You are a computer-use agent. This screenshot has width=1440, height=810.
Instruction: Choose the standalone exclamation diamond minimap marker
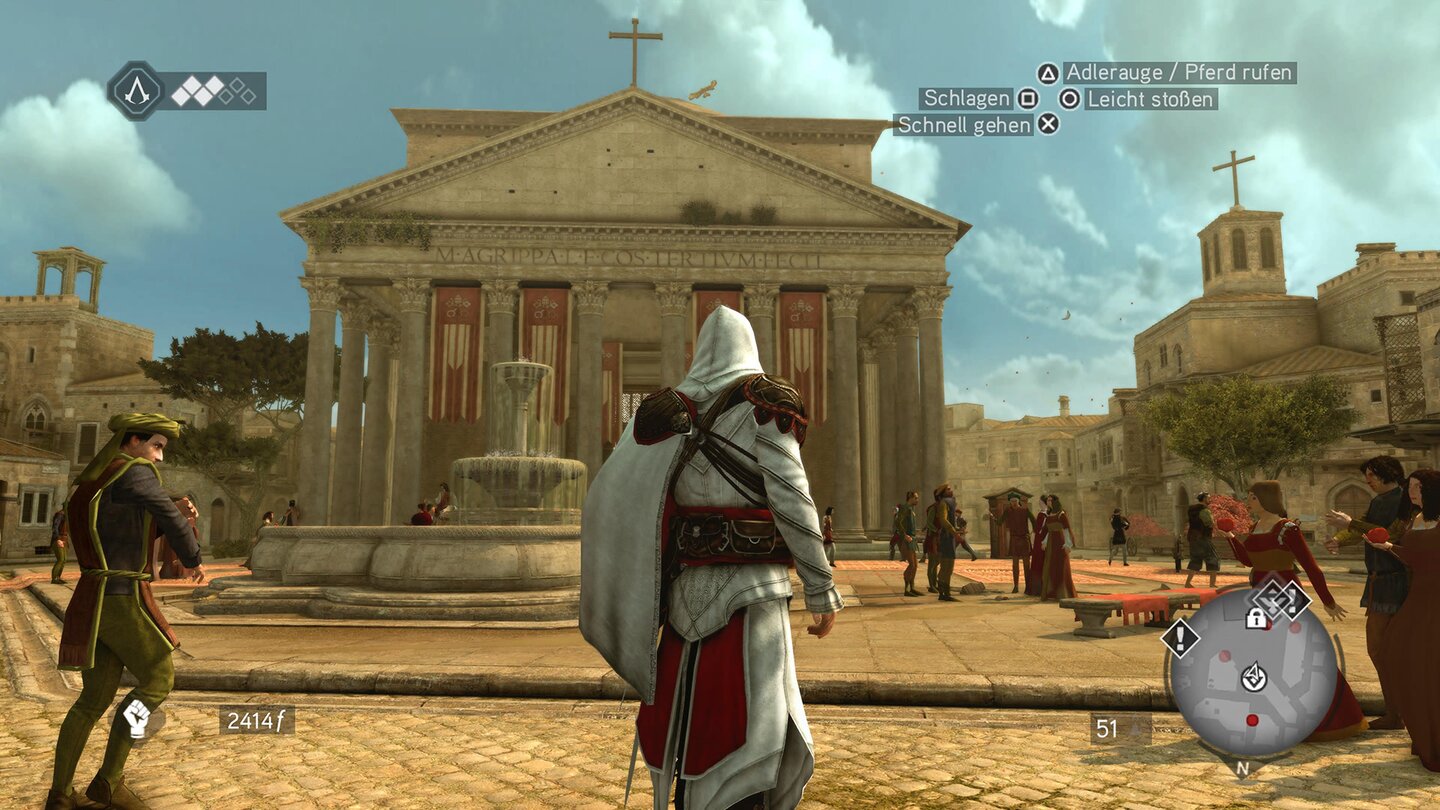(x=1180, y=637)
